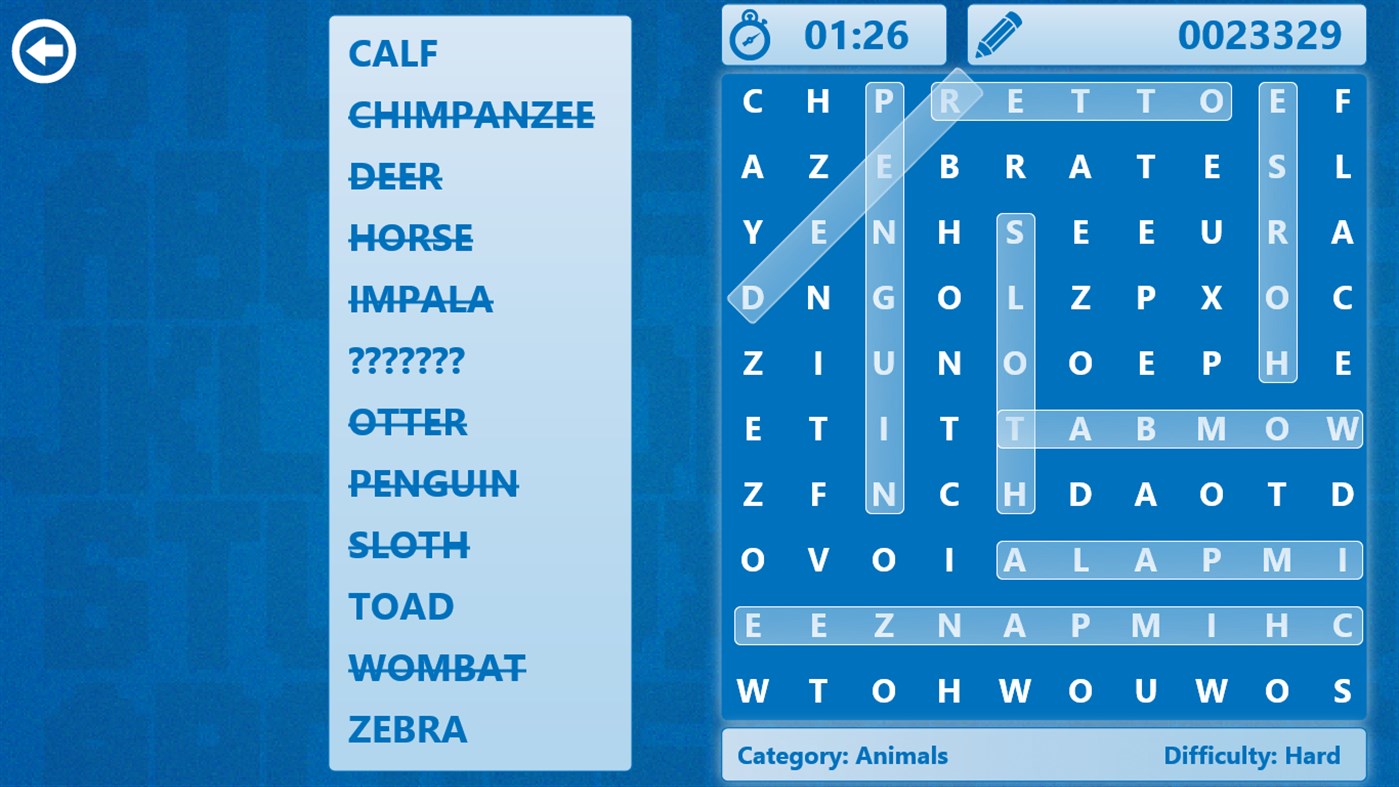The width and height of the screenshot is (1399, 787).
Task: Click the crossed-out WOMBAT word
Action: click(436, 666)
